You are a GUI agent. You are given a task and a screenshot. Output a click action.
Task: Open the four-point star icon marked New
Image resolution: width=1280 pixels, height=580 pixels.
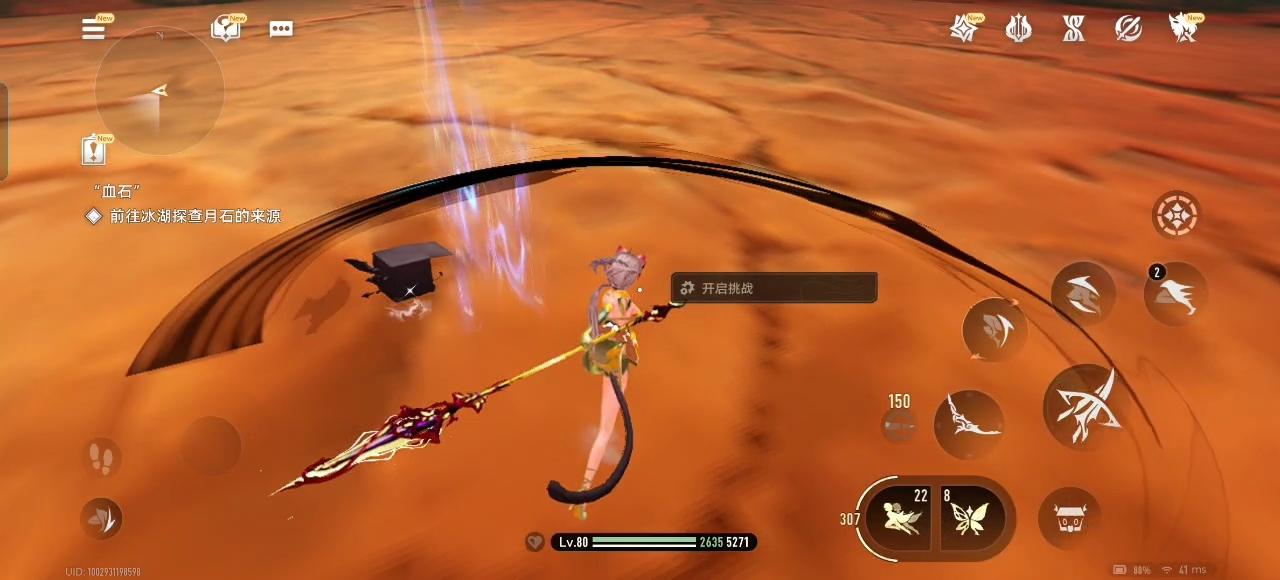pyautogui.click(x=964, y=29)
